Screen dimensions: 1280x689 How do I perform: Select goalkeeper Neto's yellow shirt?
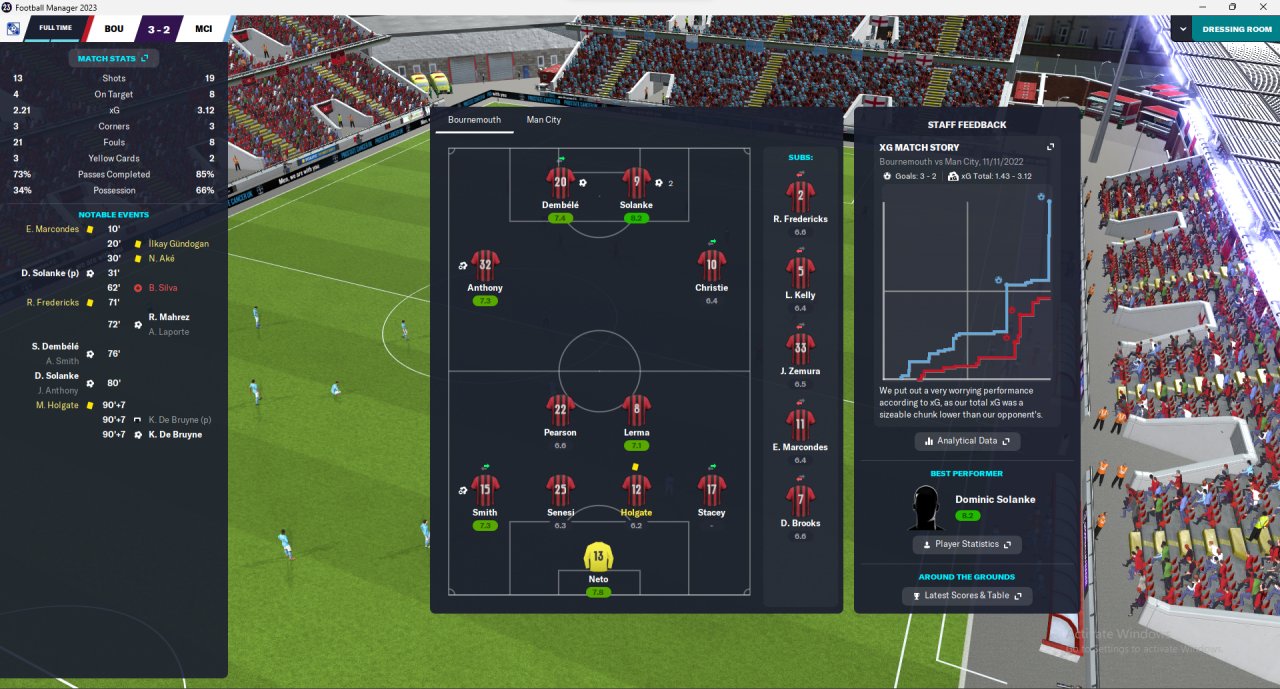click(598, 557)
